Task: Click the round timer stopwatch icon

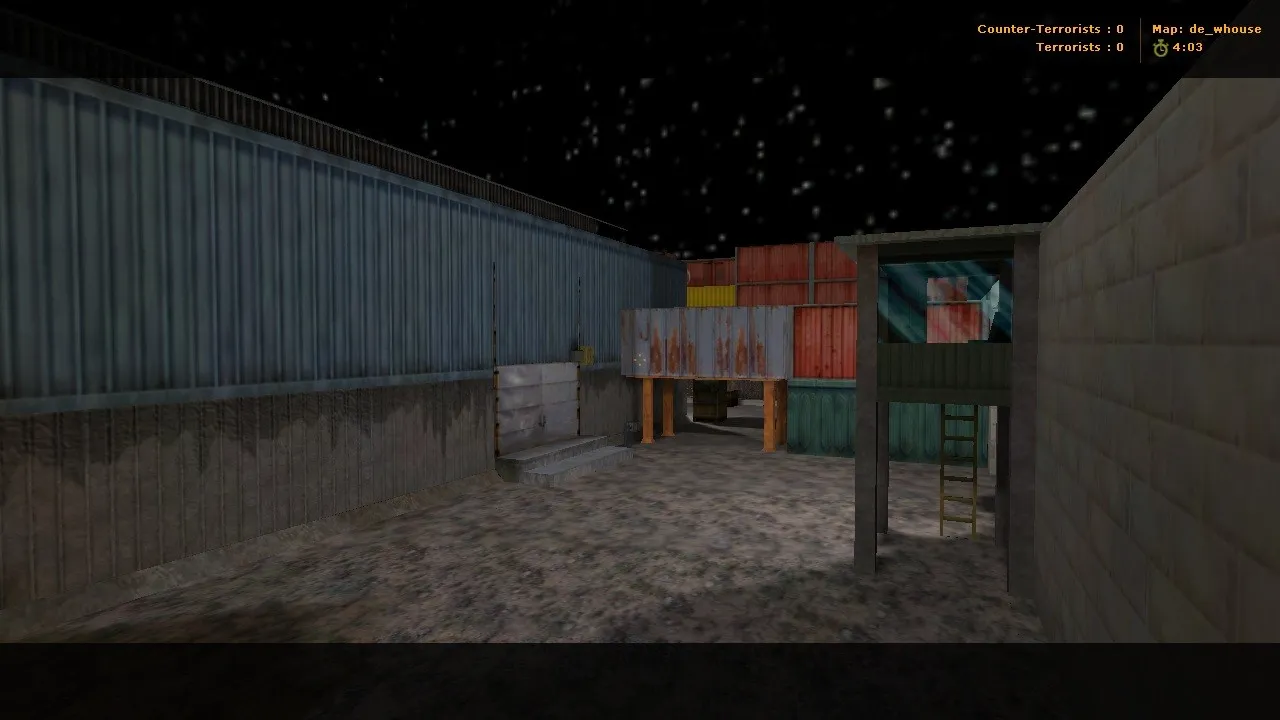Action: (x=1160, y=47)
